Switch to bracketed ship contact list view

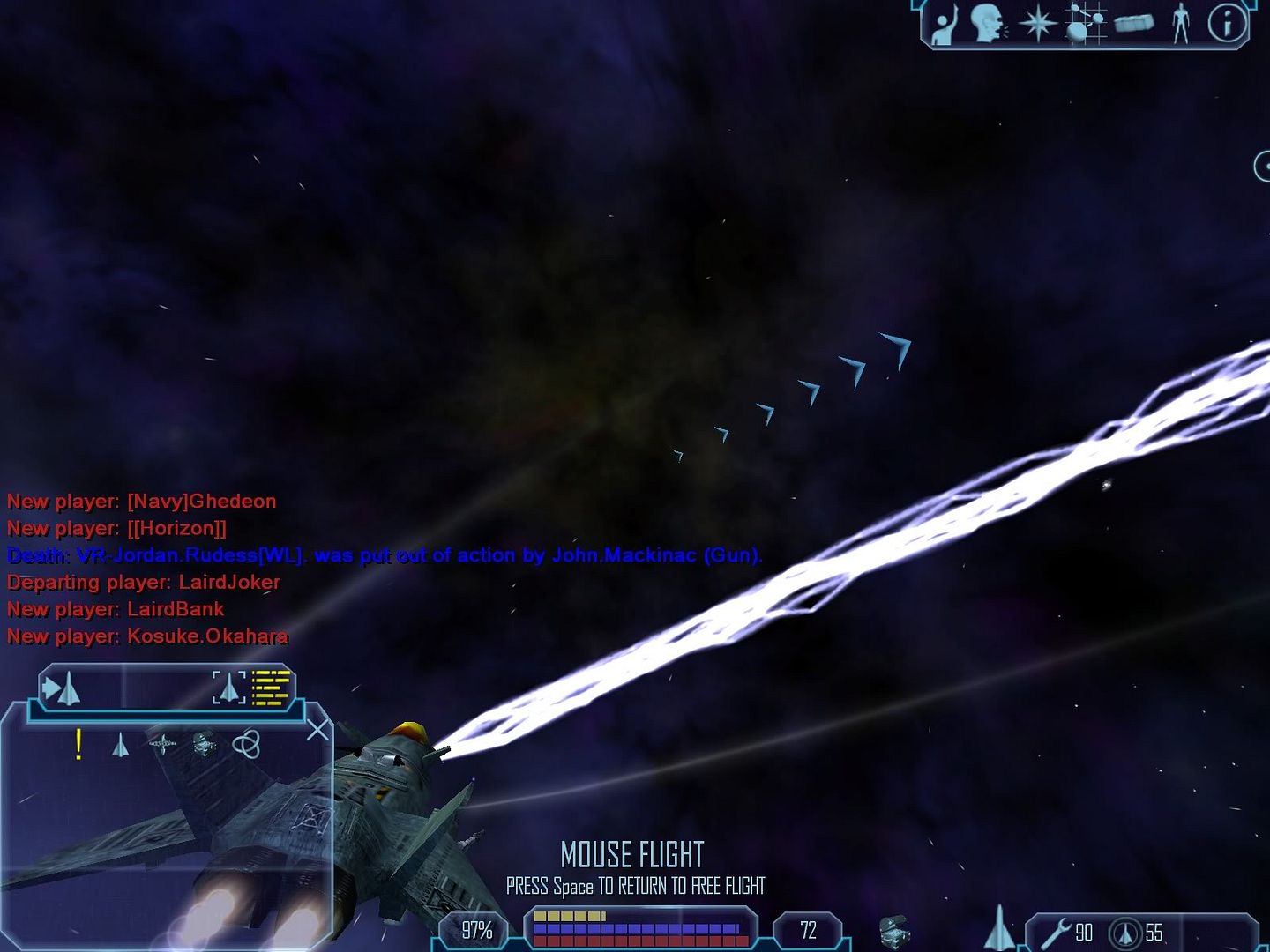tap(229, 688)
